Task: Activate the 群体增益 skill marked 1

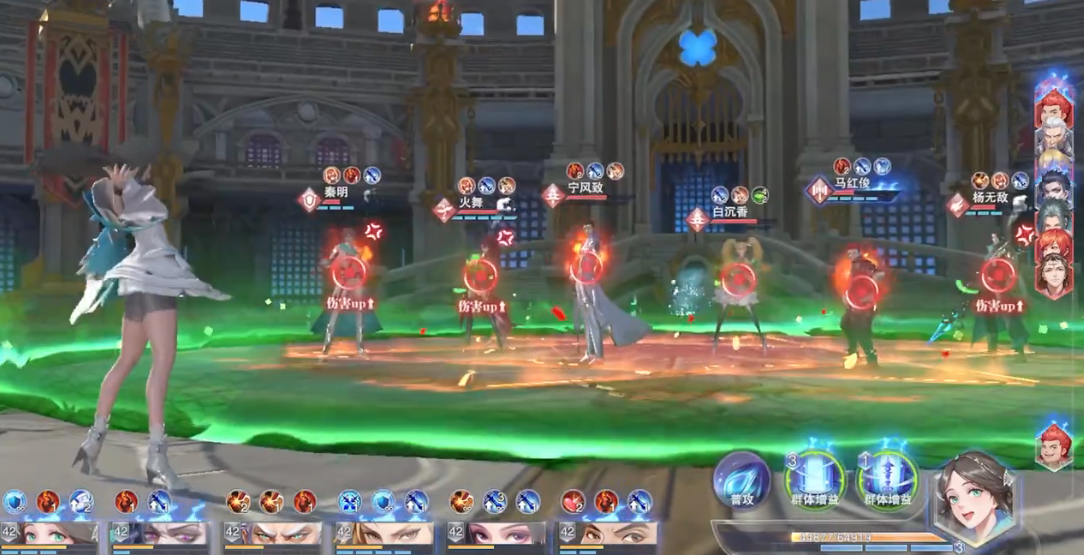Action: (x=888, y=479)
